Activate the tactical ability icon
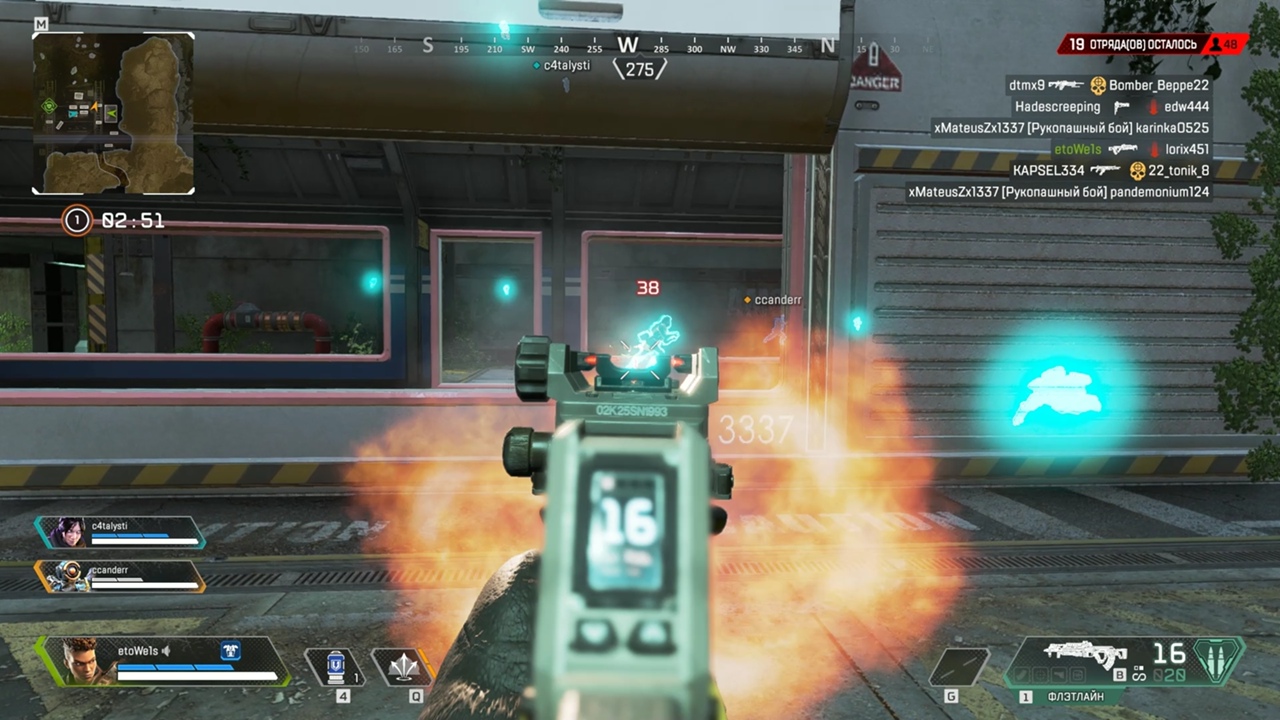 (401, 666)
